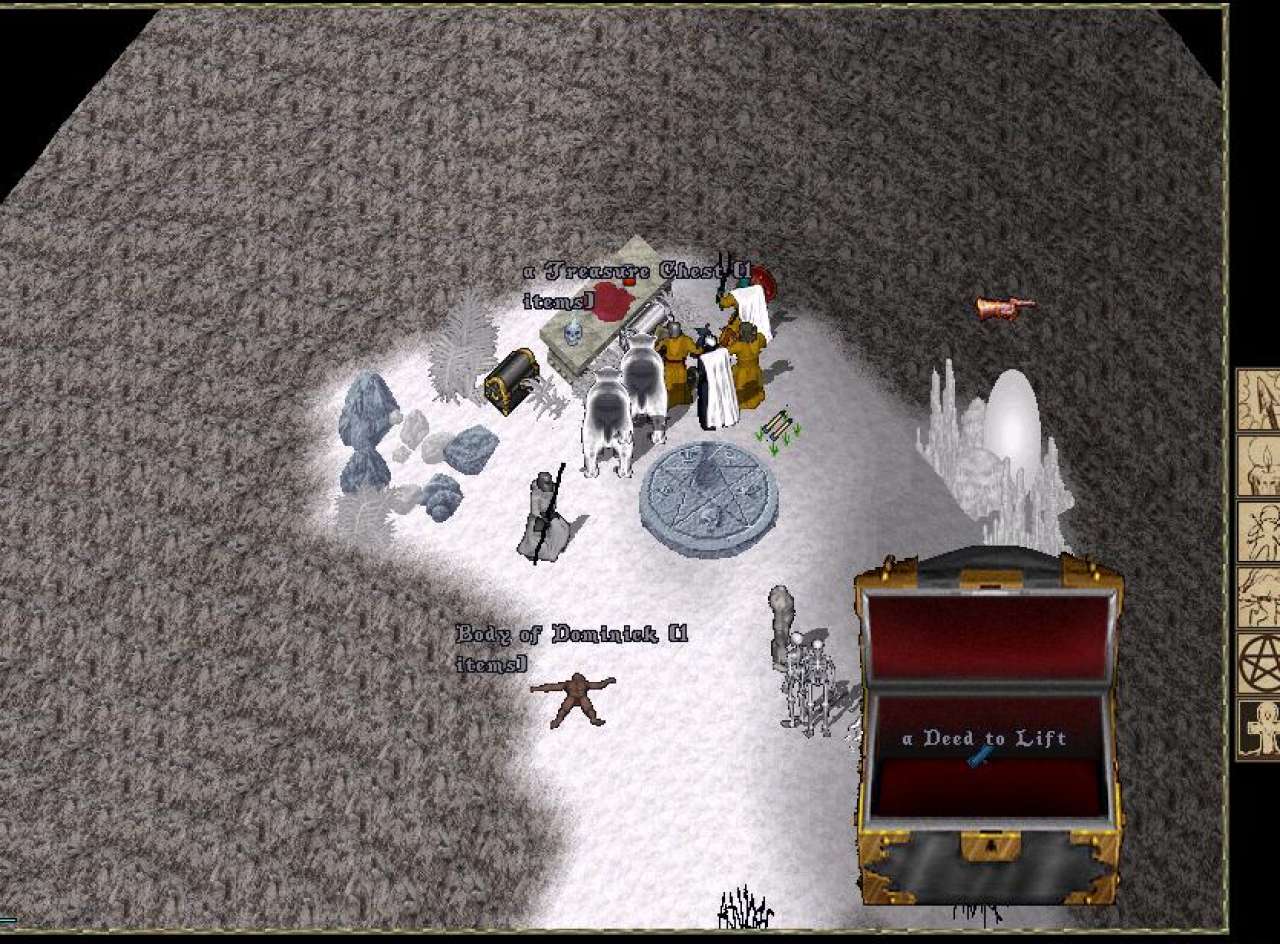
Task: Click the ankh cross icon
Action: (1260, 729)
